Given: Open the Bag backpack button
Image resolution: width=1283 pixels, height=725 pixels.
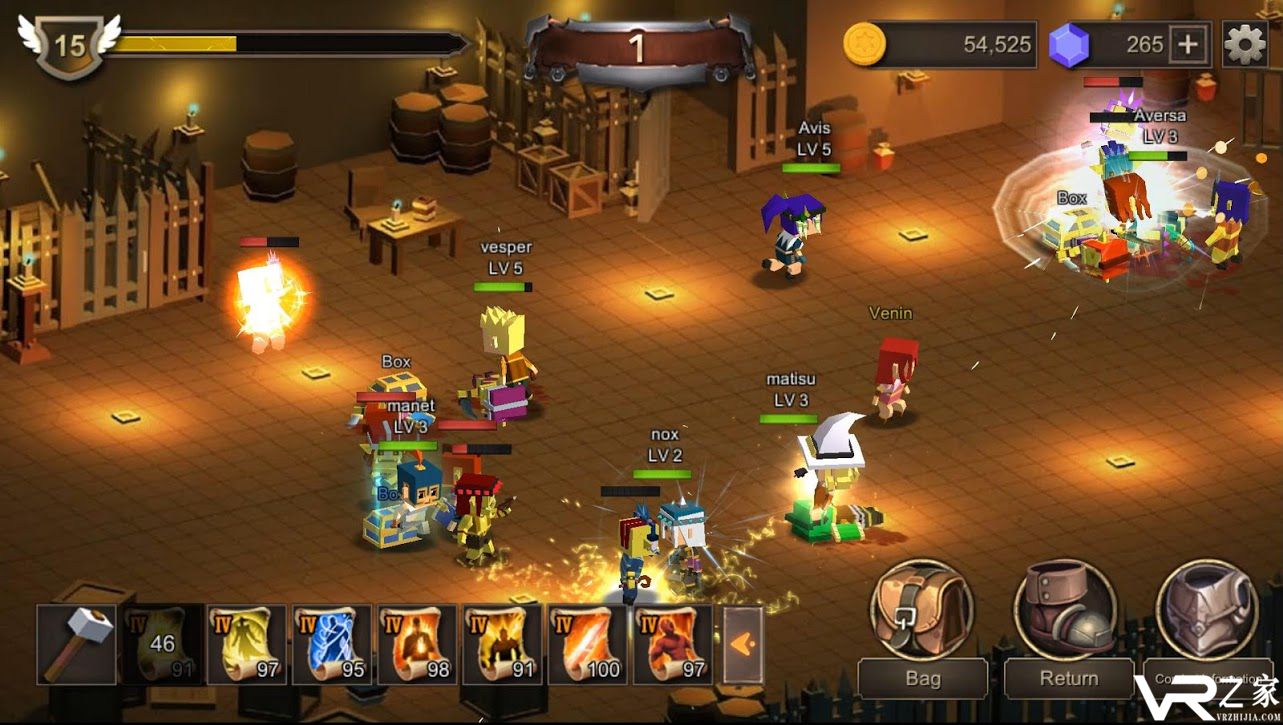Looking at the screenshot, I should pyautogui.click(x=921, y=610).
